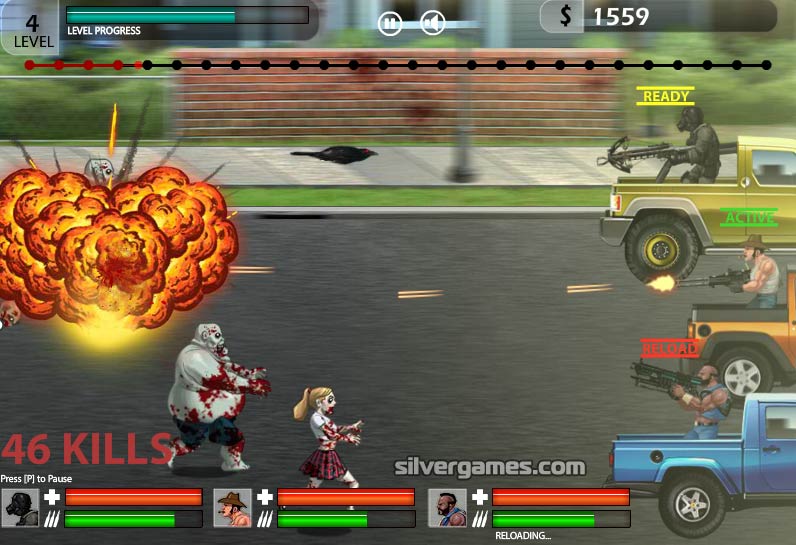Select the mohawk bearded gunner portrait
This screenshot has width=796, height=545.
pos(447,507)
